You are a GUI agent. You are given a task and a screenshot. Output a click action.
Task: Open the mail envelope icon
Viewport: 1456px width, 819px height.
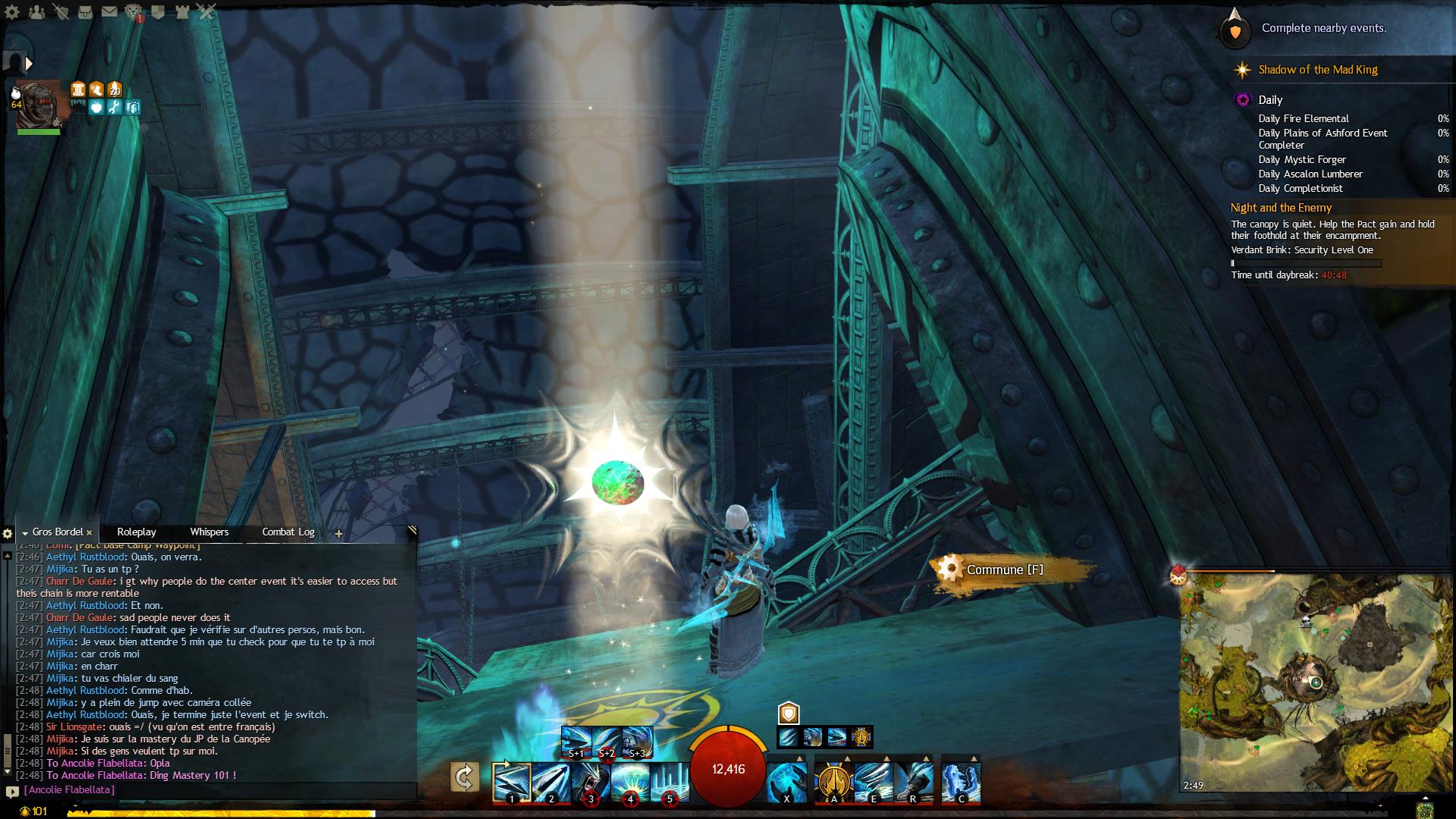[109, 12]
